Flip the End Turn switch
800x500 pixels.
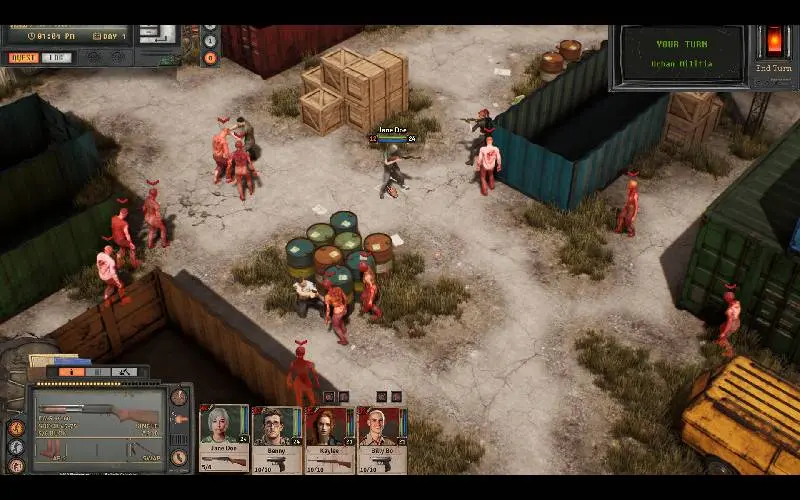776,42
